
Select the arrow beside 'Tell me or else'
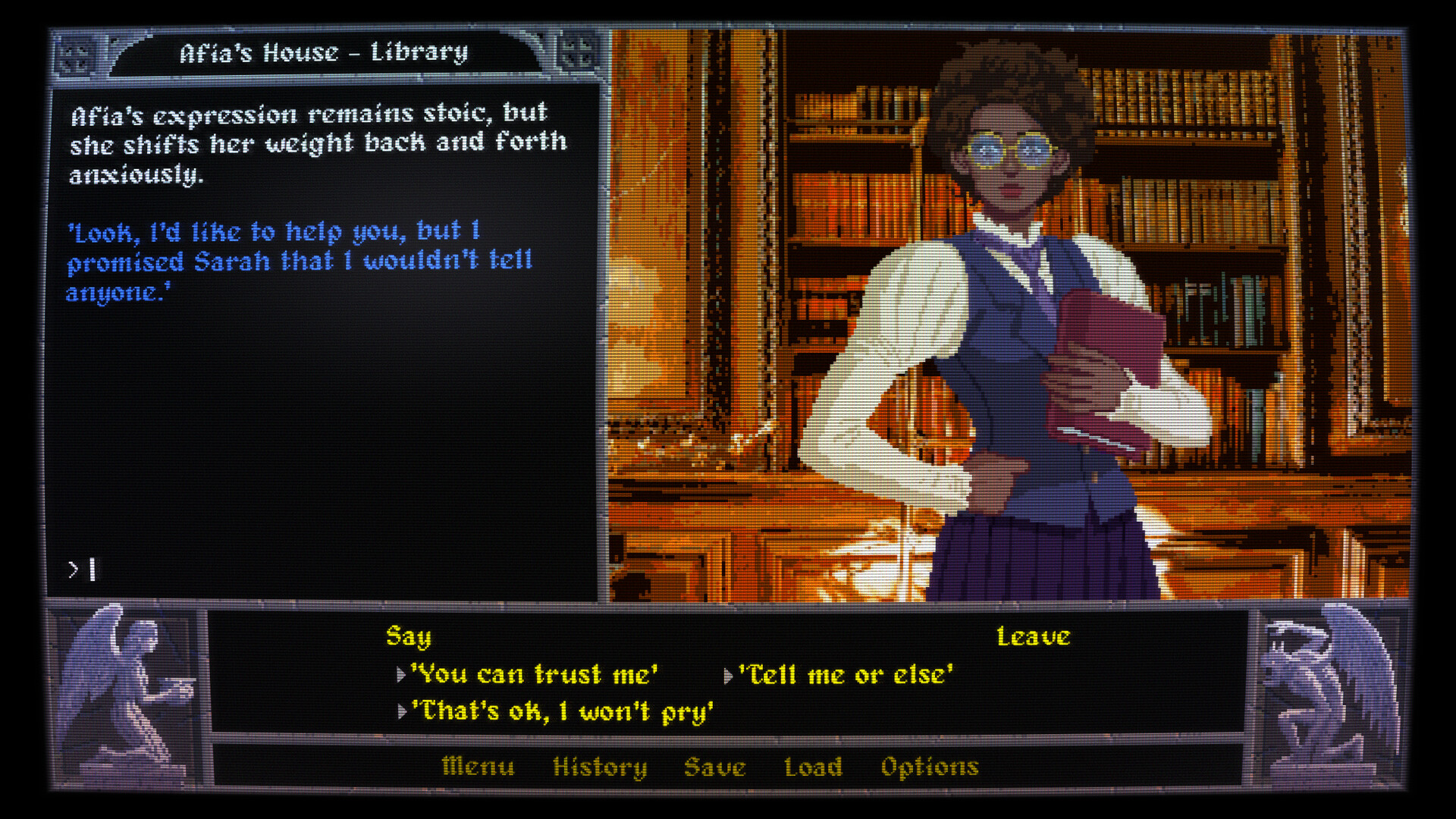click(730, 674)
